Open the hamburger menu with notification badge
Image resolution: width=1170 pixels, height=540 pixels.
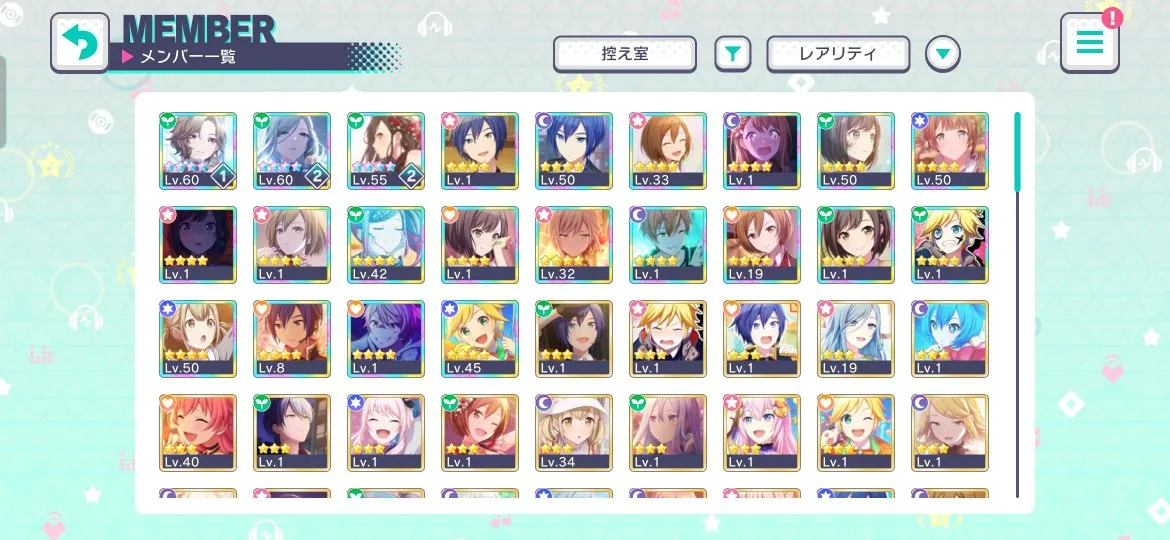point(1090,42)
